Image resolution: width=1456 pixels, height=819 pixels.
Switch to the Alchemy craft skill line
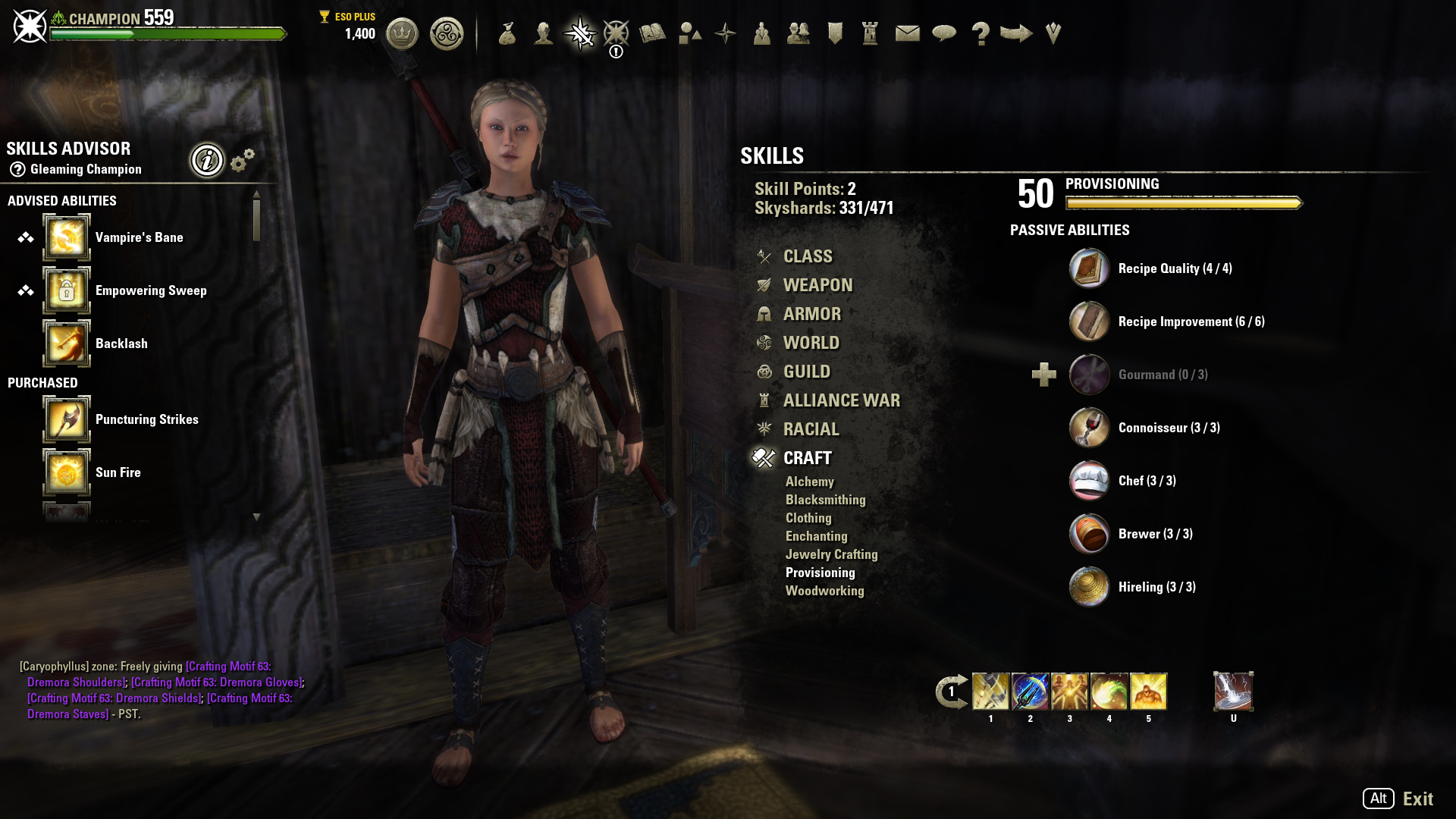point(809,482)
